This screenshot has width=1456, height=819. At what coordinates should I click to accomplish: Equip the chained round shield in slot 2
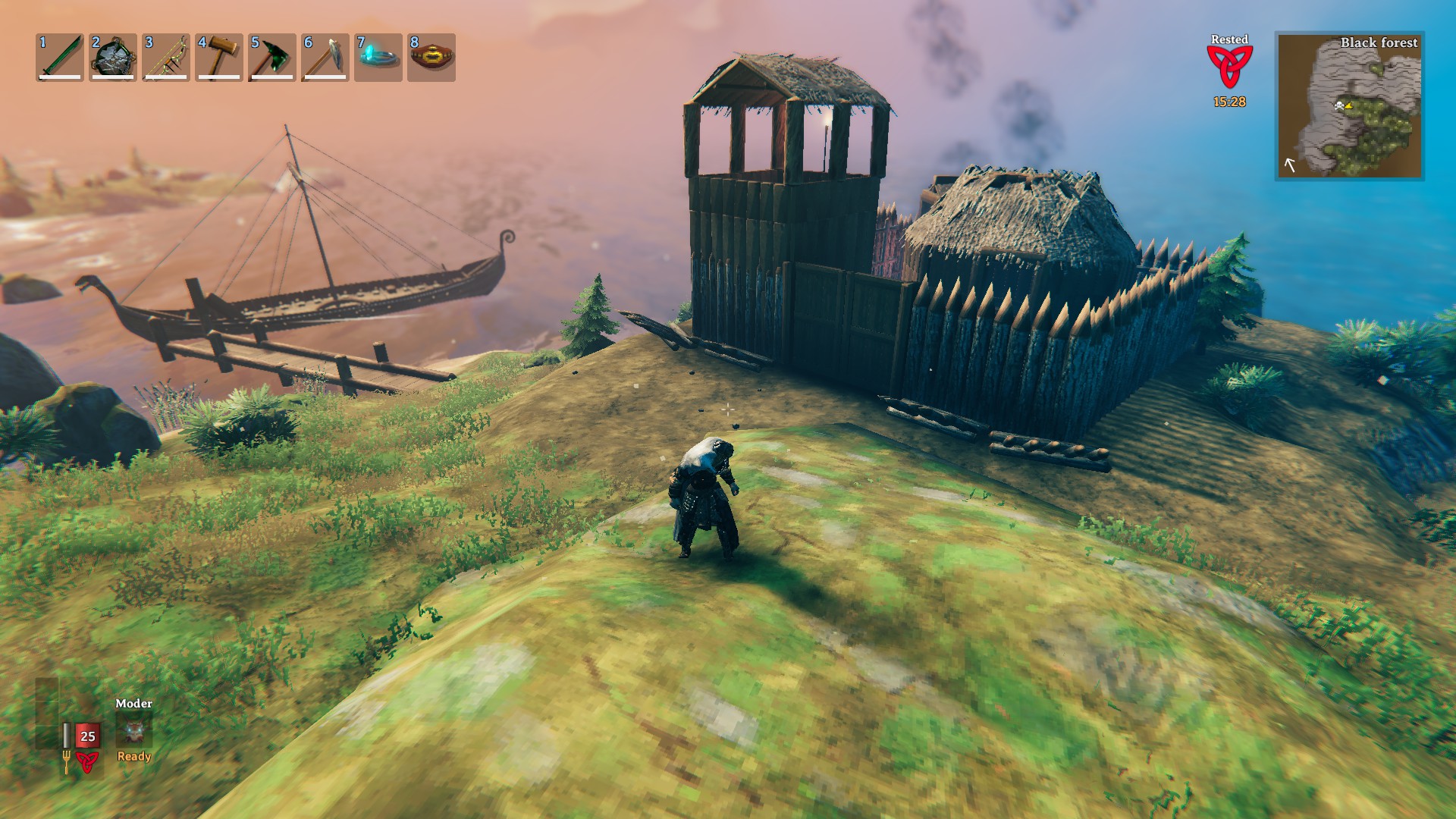[x=113, y=57]
